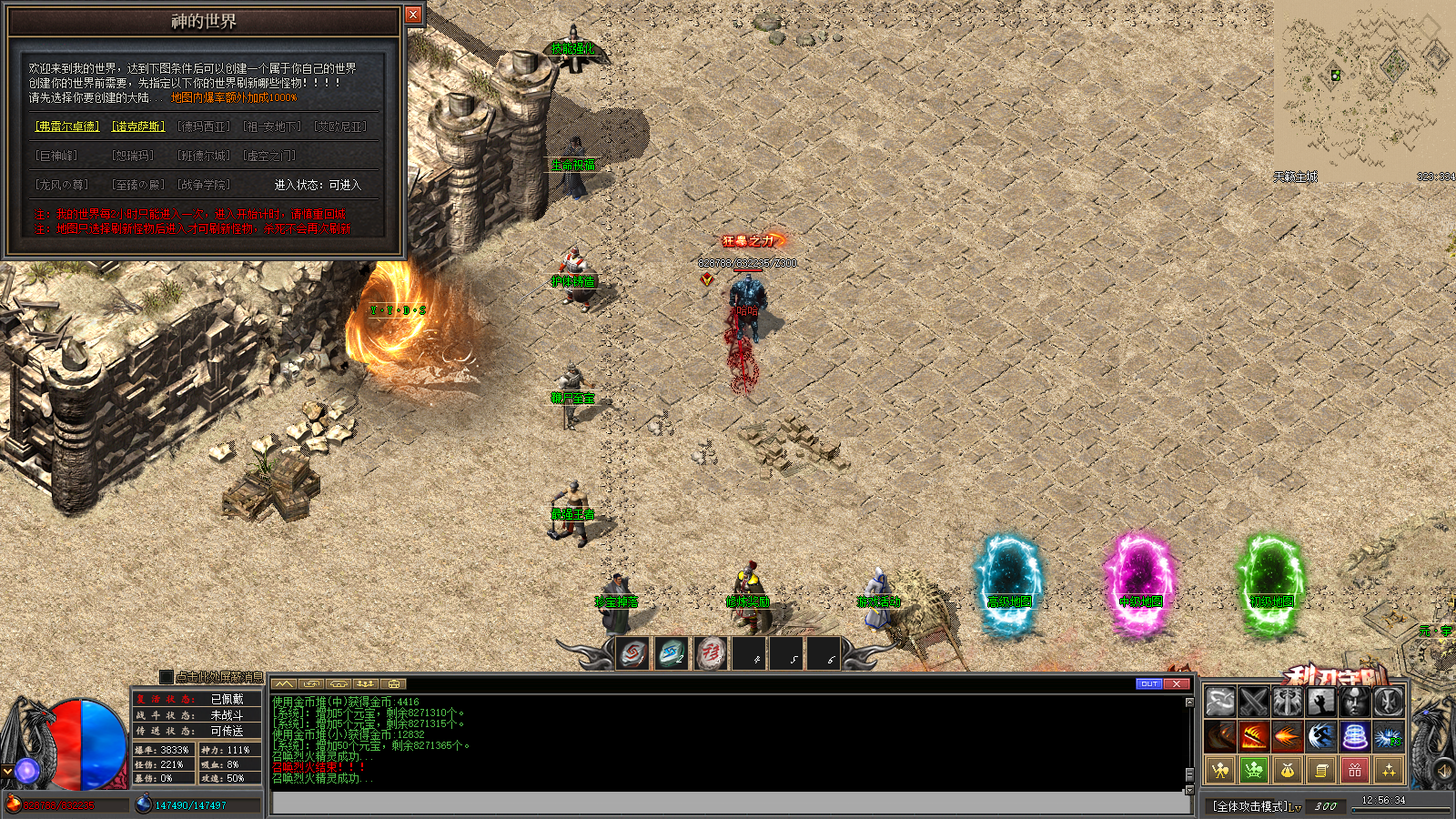
Task: Select the 德玛西亚 continent entry
Action: point(204,126)
